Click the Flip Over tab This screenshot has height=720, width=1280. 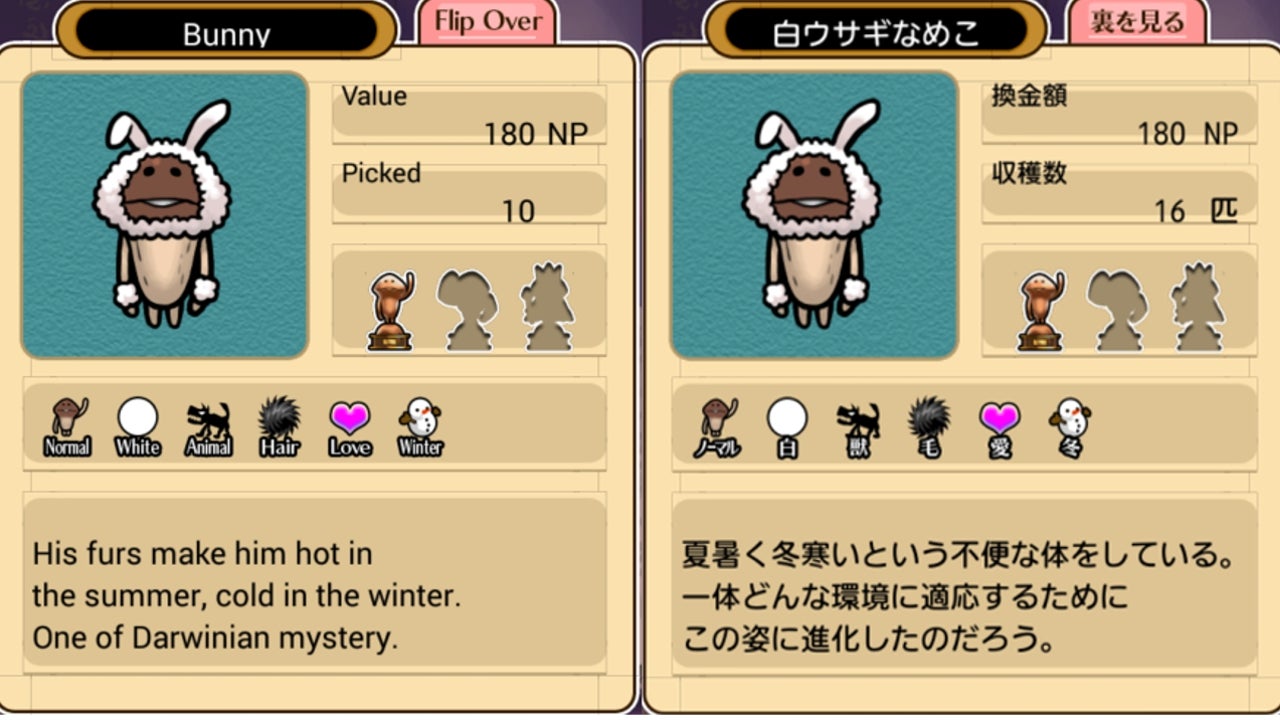click(x=486, y=22)
